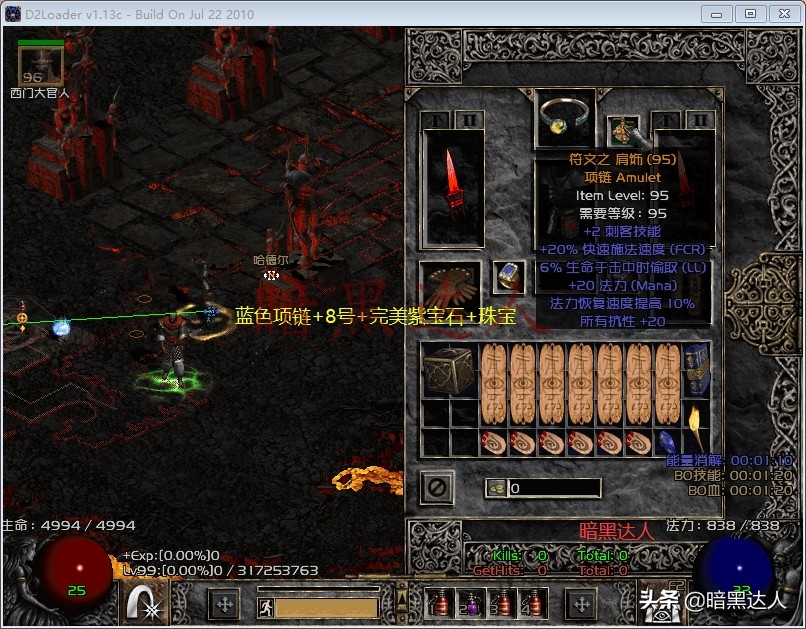Click the gold coin button
Screen dimensions: 806x629
pos(496,488)
